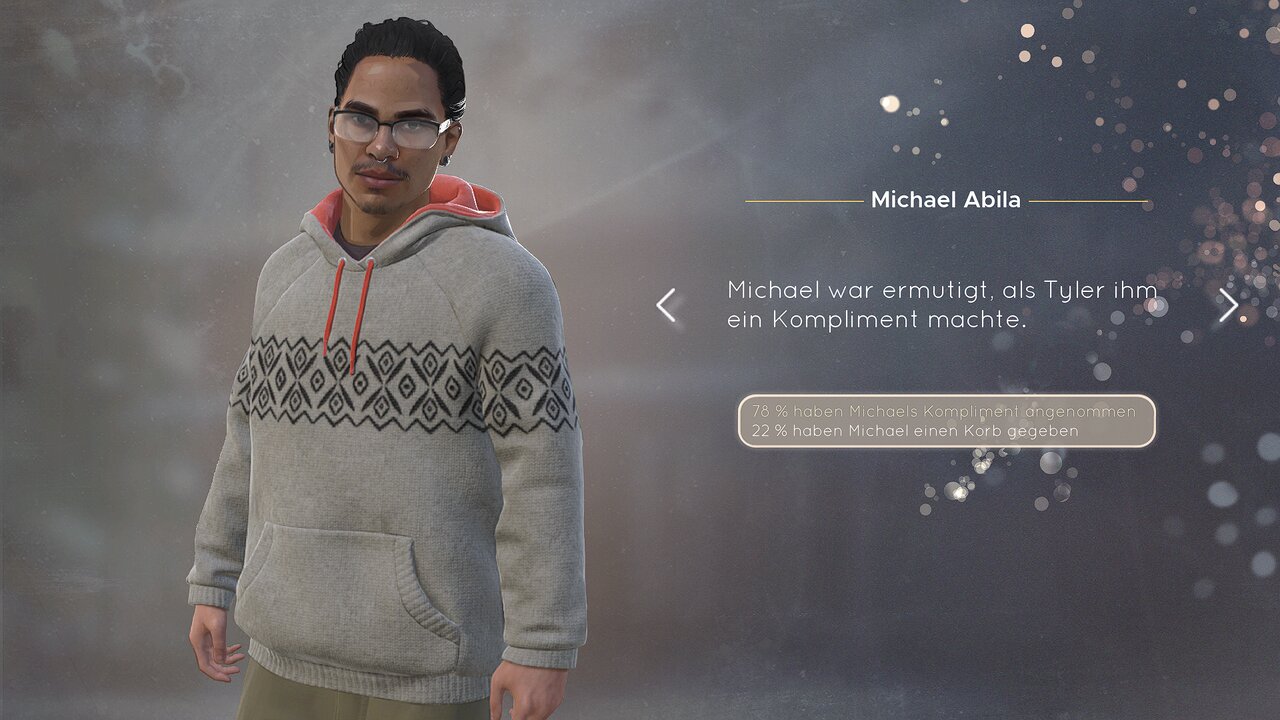This screenshot has height=720, width=1280.
Task: Advance with the right arrow button
Action: [1228, 305]
